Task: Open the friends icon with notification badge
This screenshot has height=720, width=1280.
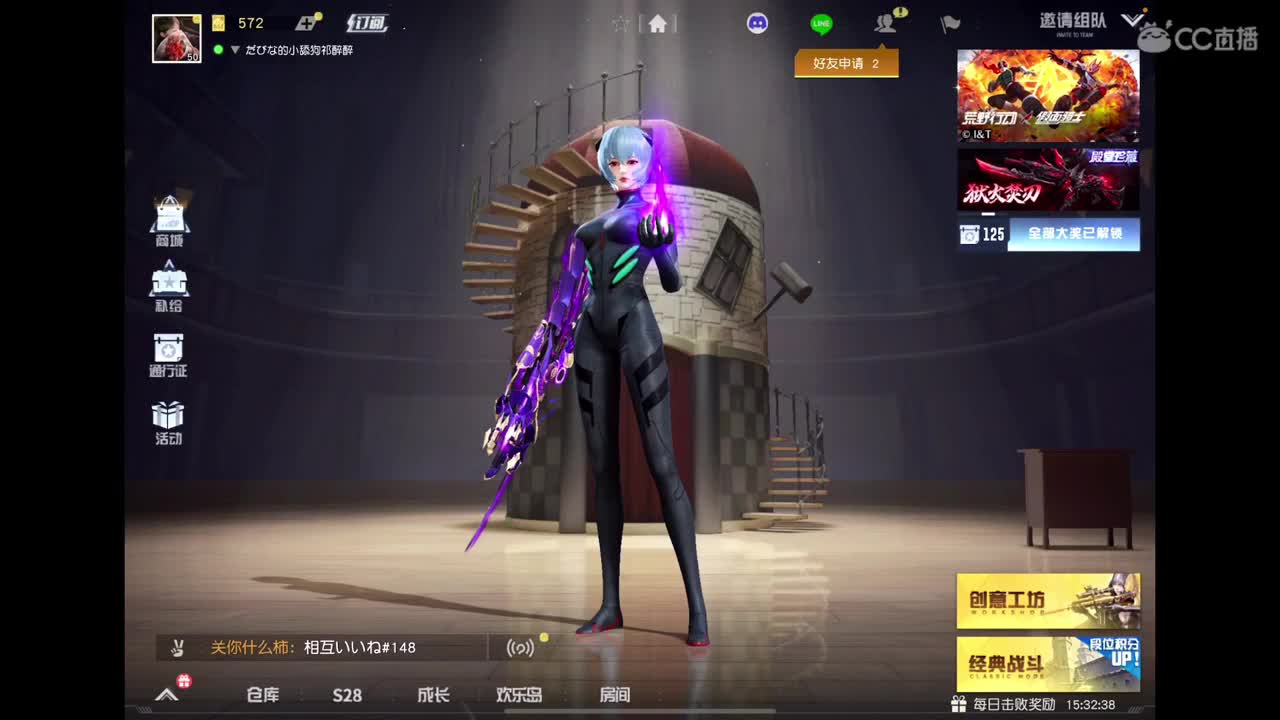Action: (884, 23)
